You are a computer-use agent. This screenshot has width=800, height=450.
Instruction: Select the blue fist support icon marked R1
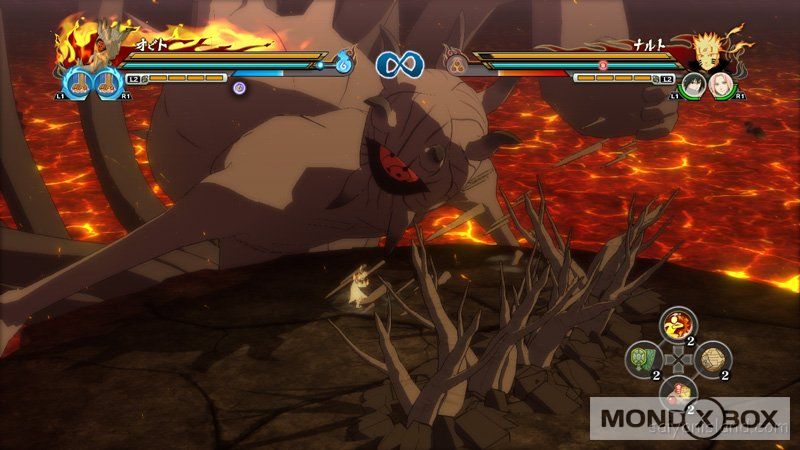107,82
